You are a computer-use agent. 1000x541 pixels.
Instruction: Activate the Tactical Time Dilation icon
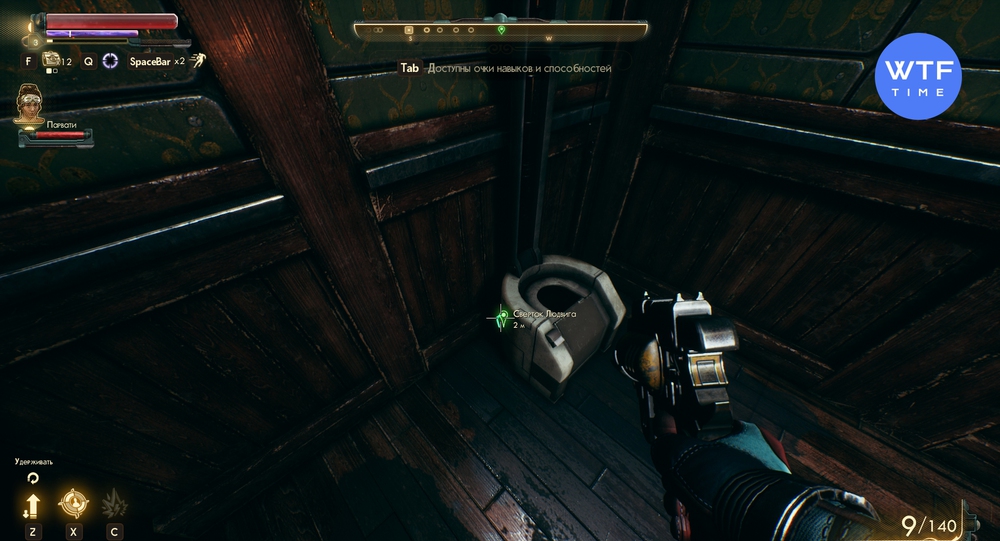tap(110, 61)
